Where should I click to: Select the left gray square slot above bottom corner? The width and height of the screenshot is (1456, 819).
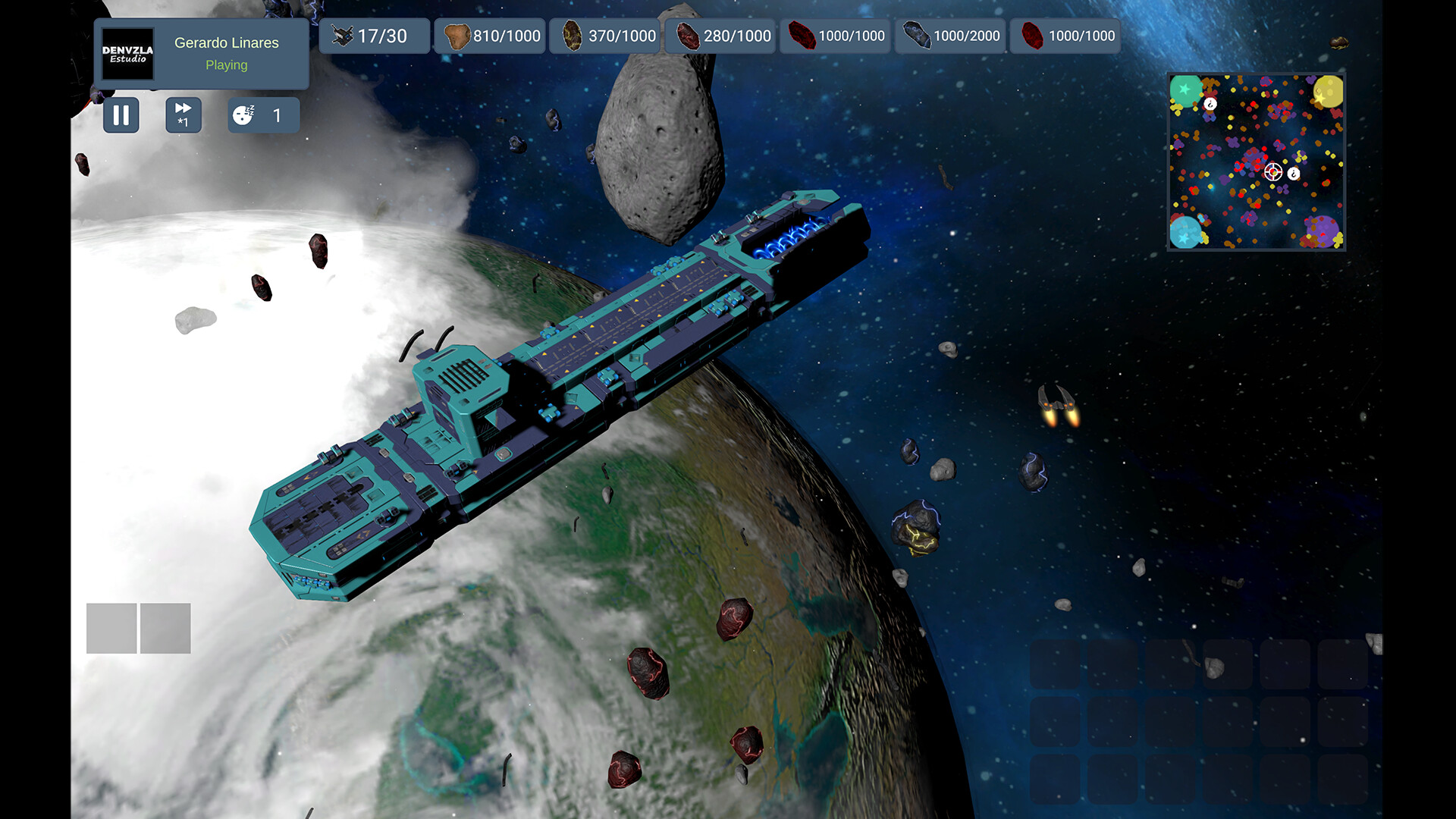(x=111, y=628)
